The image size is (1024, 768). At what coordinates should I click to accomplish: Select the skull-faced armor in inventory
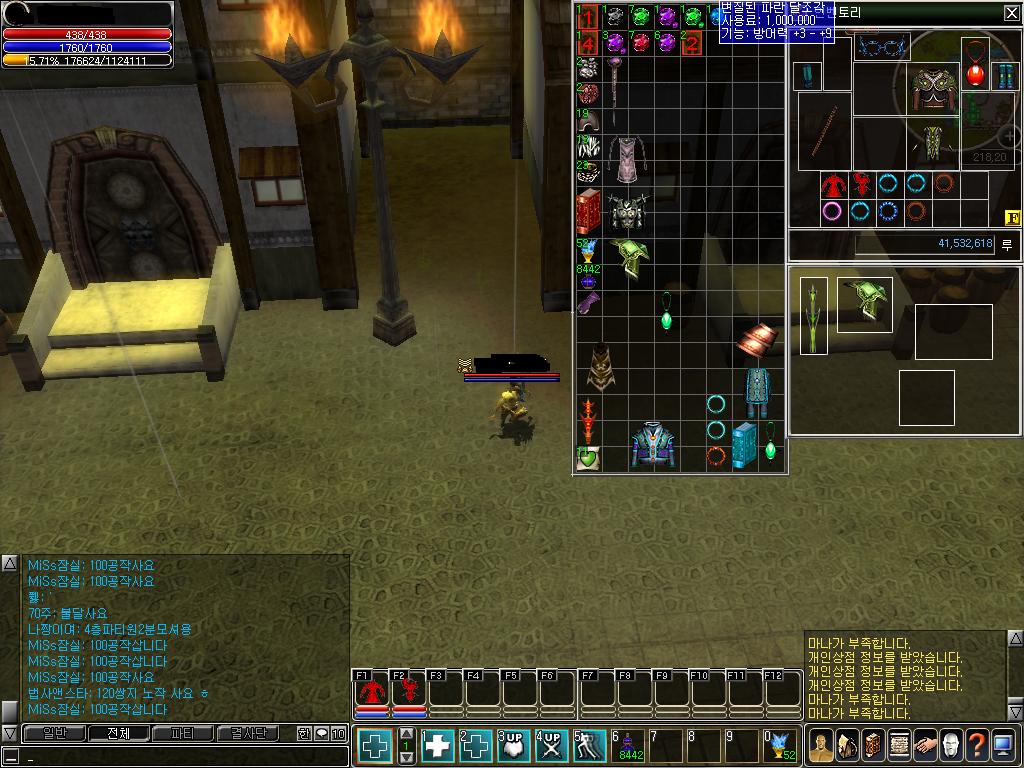(628, 212)
